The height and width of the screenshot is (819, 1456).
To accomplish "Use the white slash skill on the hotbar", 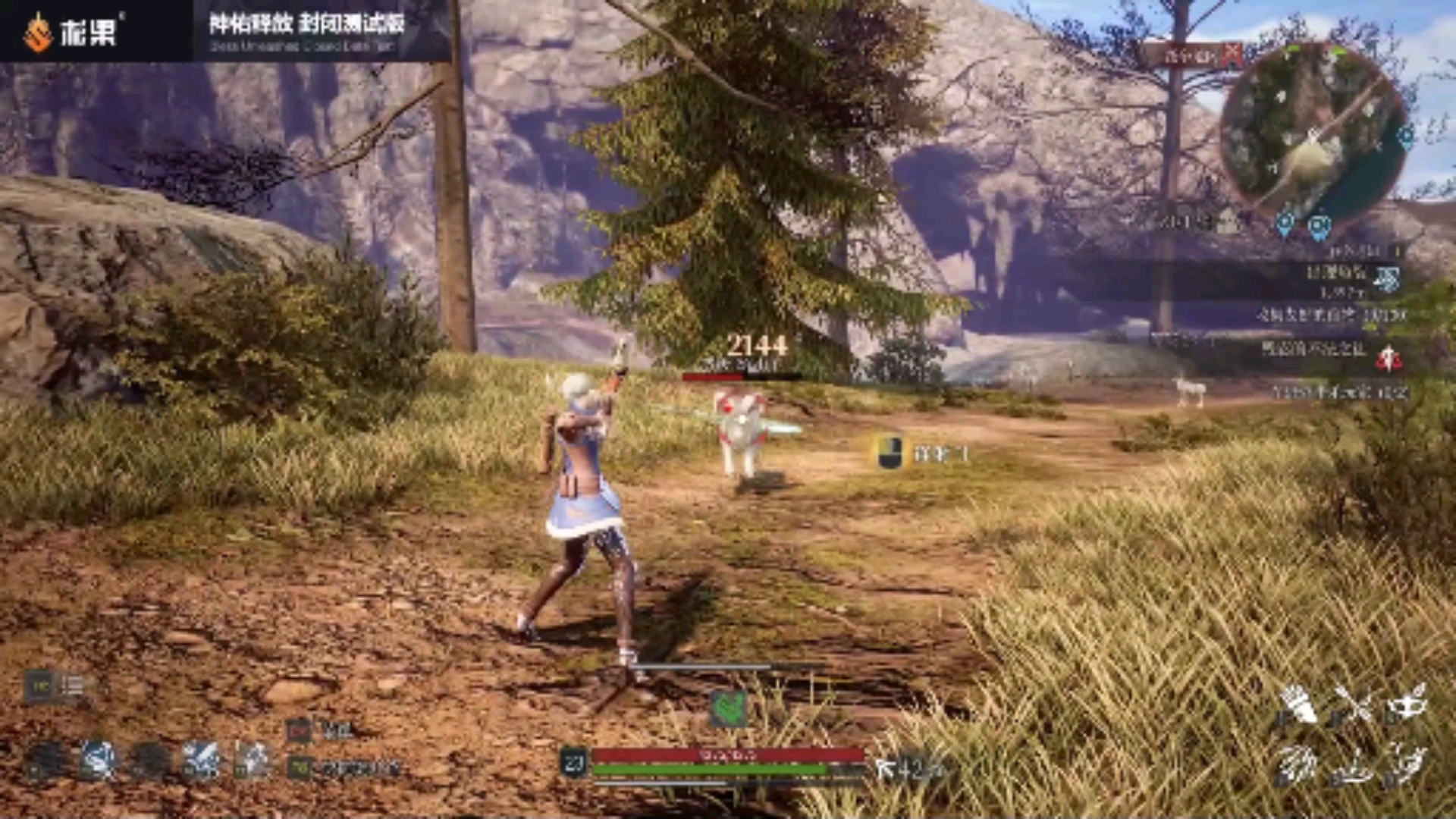I will click(x=202, y=758).
